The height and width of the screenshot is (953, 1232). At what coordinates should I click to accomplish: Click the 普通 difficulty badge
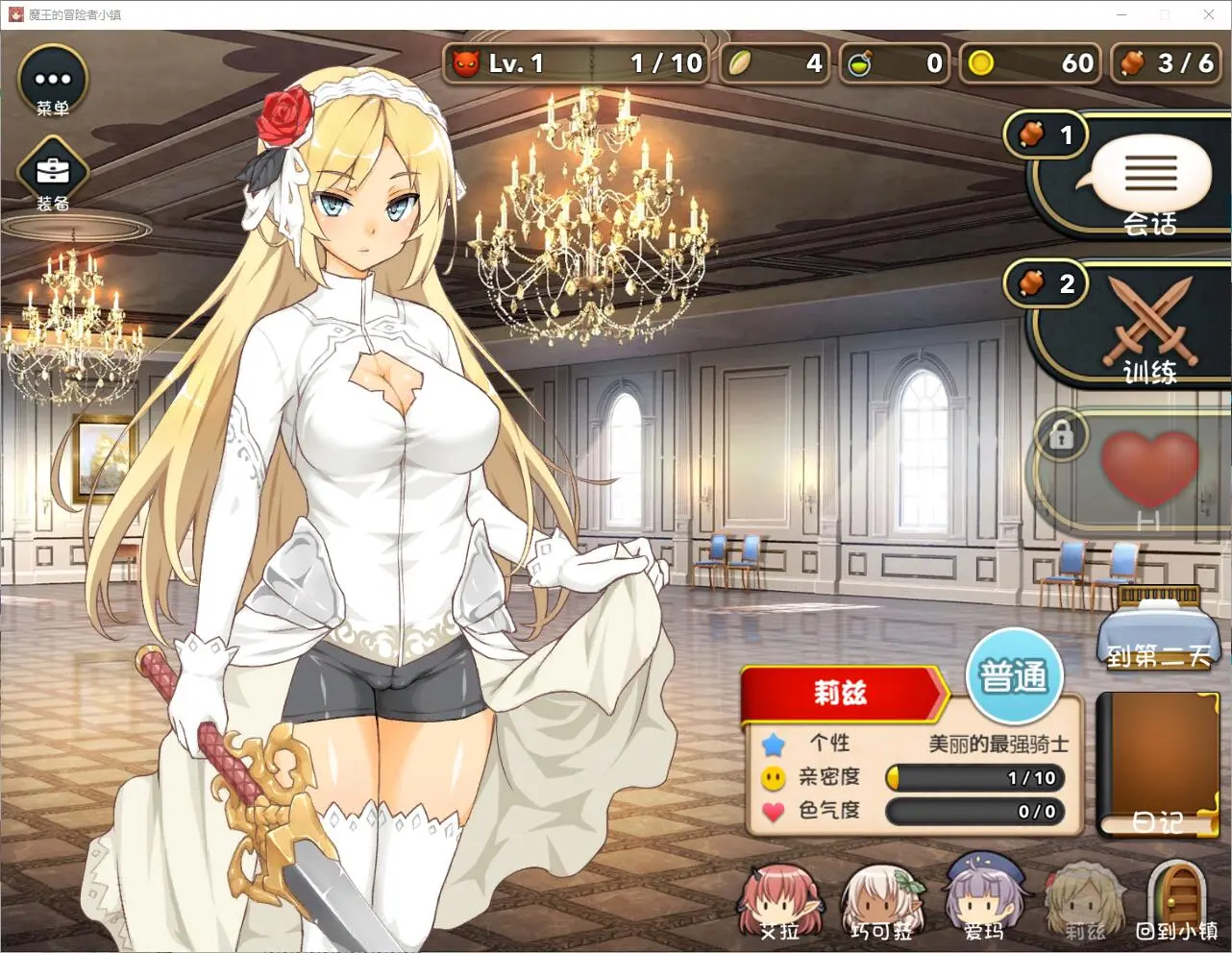[x=1013, y=676]
